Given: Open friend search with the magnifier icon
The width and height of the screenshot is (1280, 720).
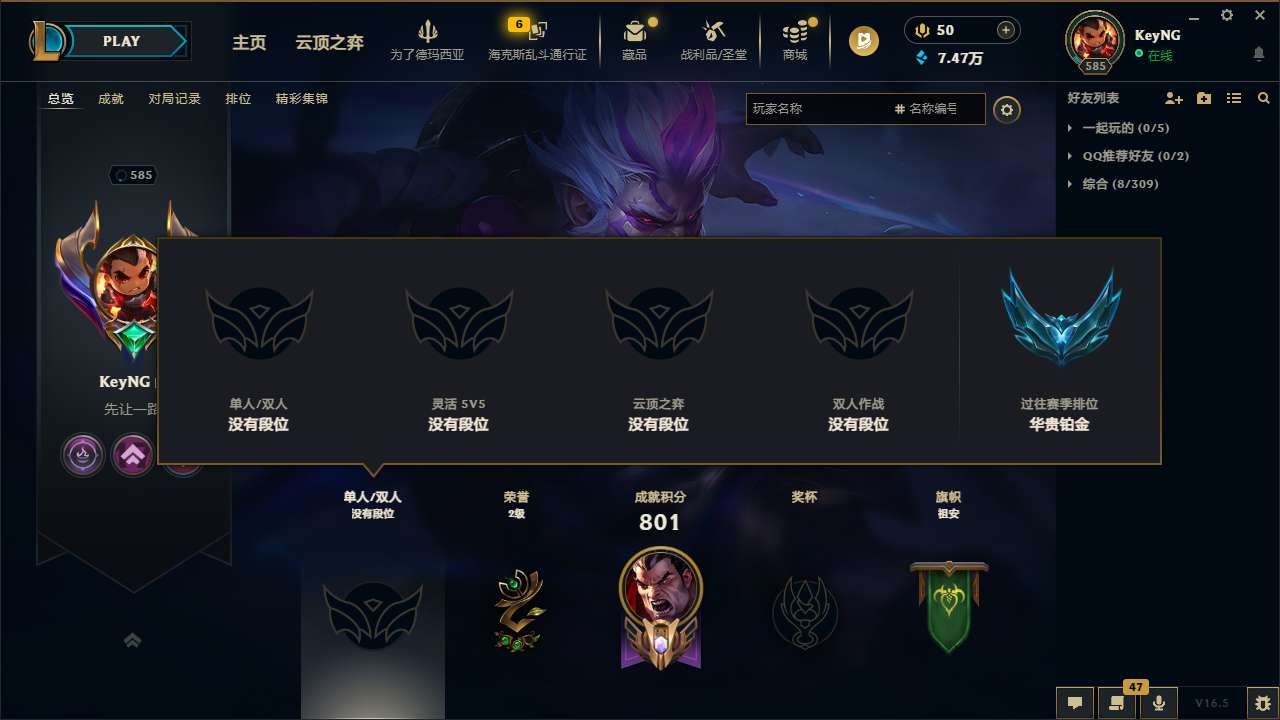Looking at the screenshot, I should click(1264, 98).
